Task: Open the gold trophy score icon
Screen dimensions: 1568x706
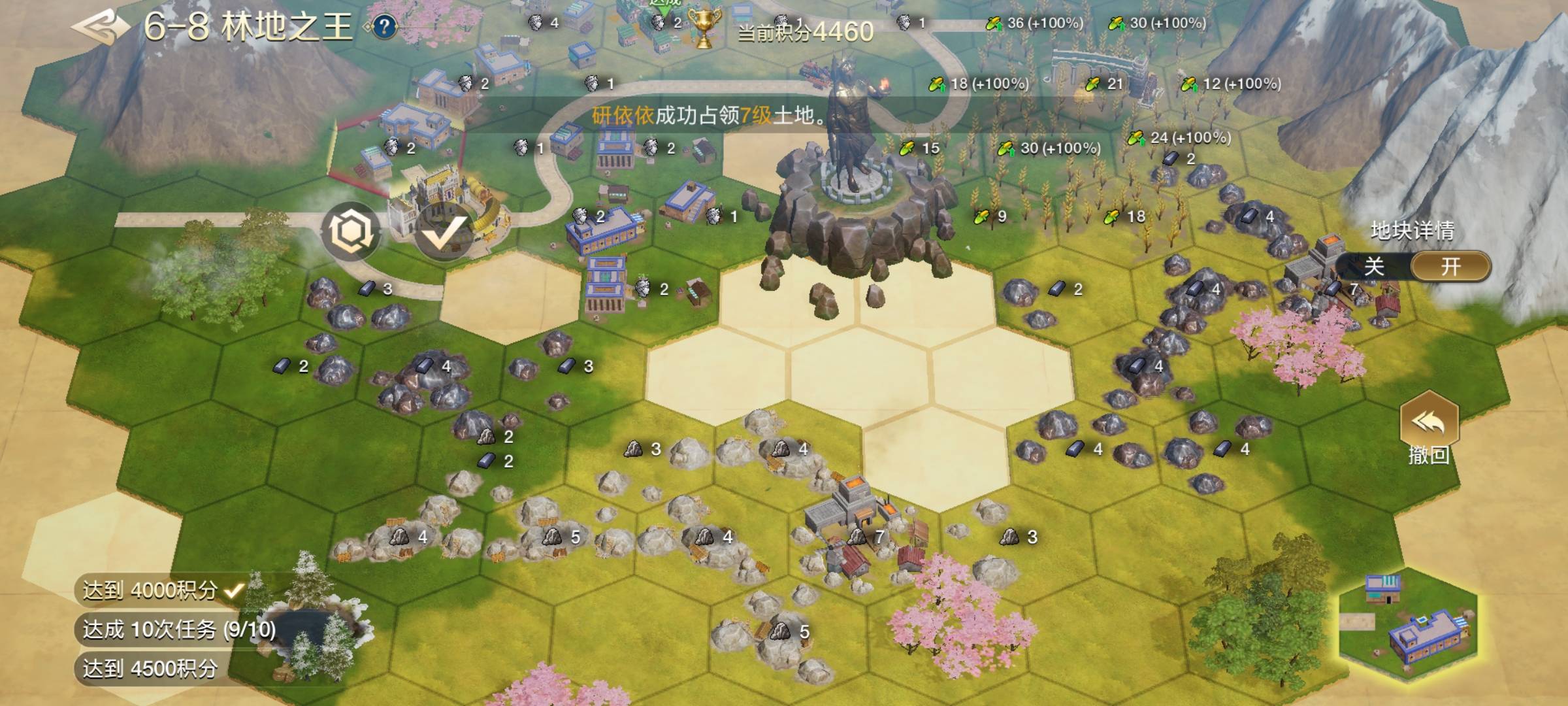Action: pyautogui.click(x=704, y=29)
